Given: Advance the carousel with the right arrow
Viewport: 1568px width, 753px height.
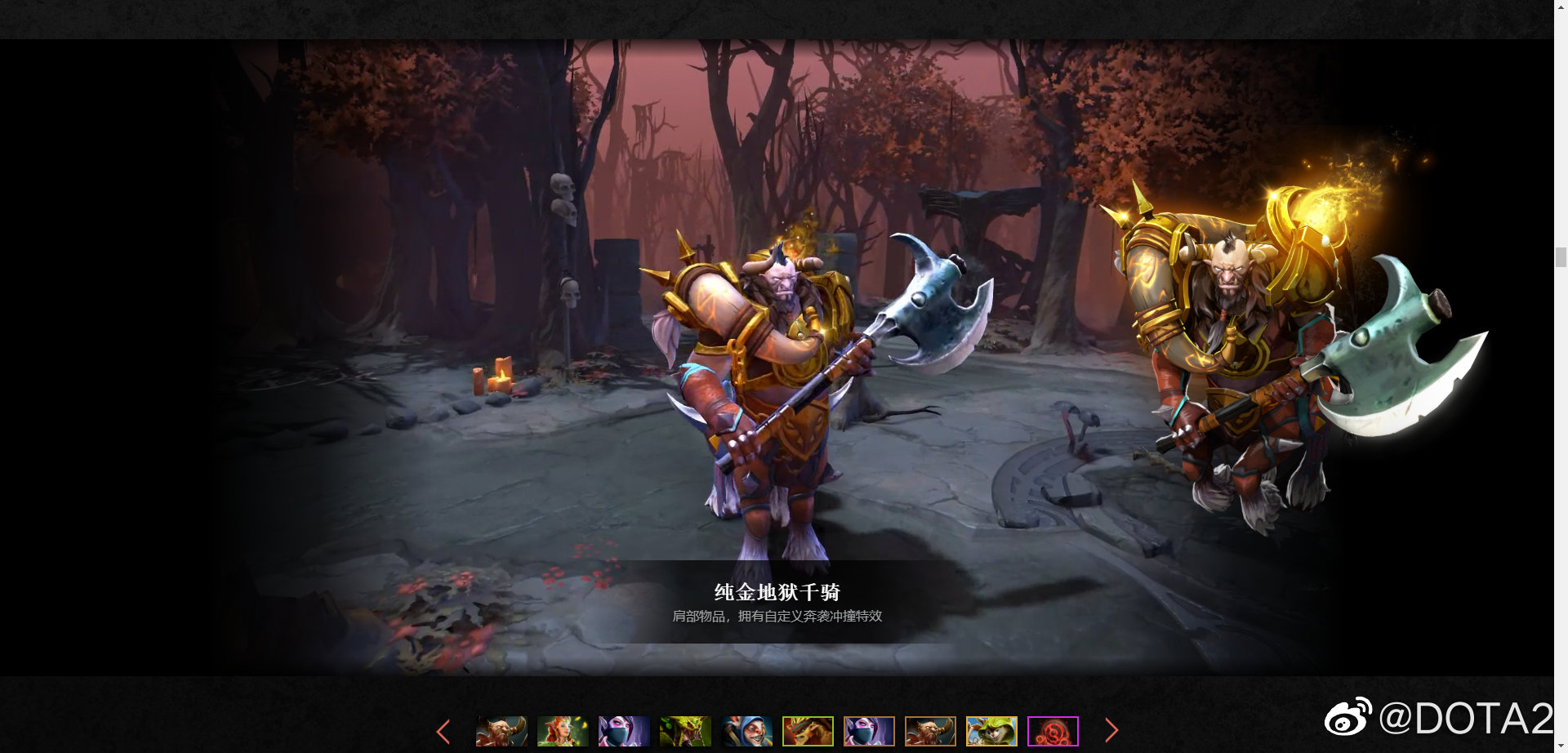Looking at the screenshot, I should [x=1112, y=731].
